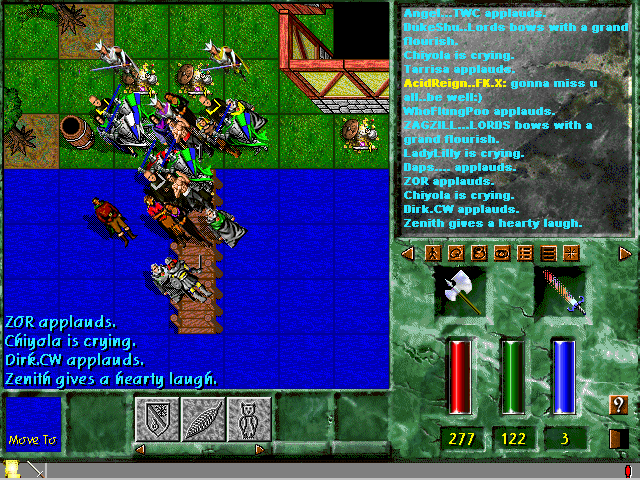
Task: Click the left arrow on the icon toolbar
Action: 407,254
